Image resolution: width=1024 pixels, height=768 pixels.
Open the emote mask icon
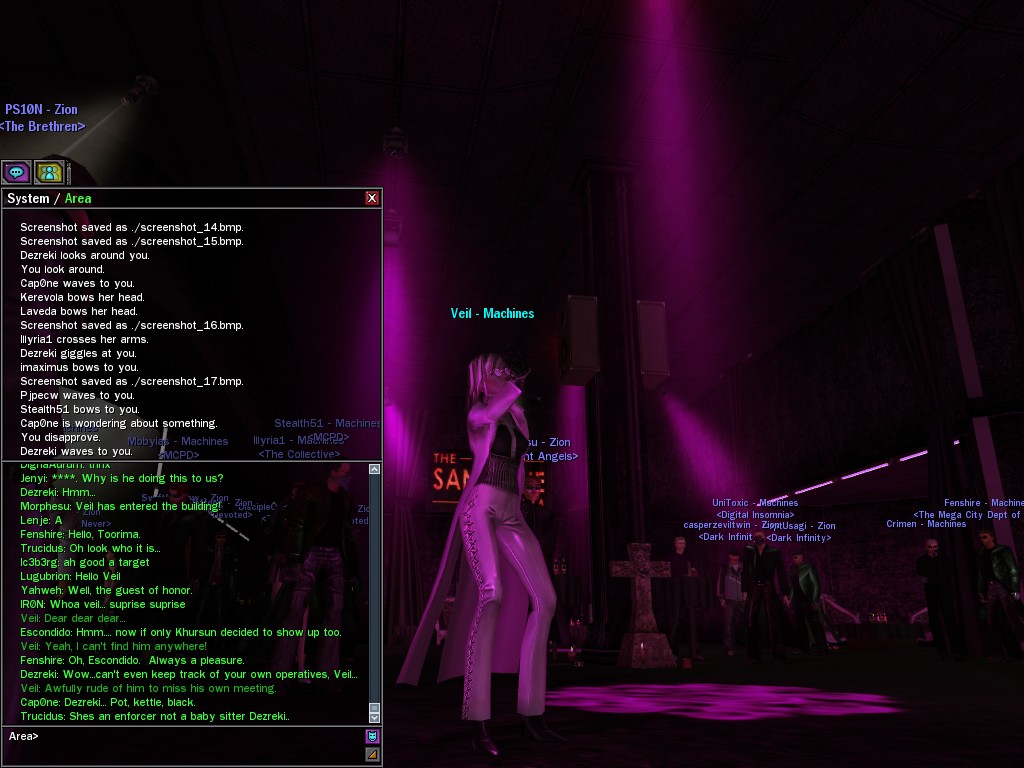(372, 737)
